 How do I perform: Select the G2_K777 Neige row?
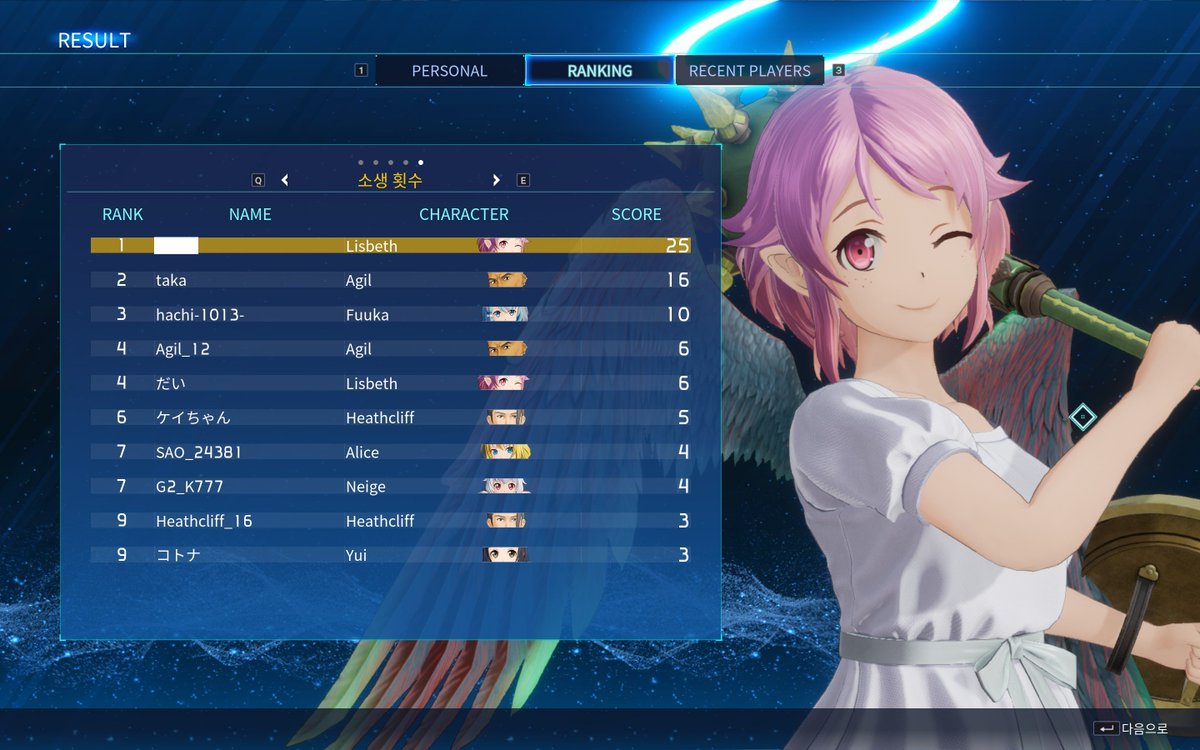pyautogui.click(x=390, y=487)
